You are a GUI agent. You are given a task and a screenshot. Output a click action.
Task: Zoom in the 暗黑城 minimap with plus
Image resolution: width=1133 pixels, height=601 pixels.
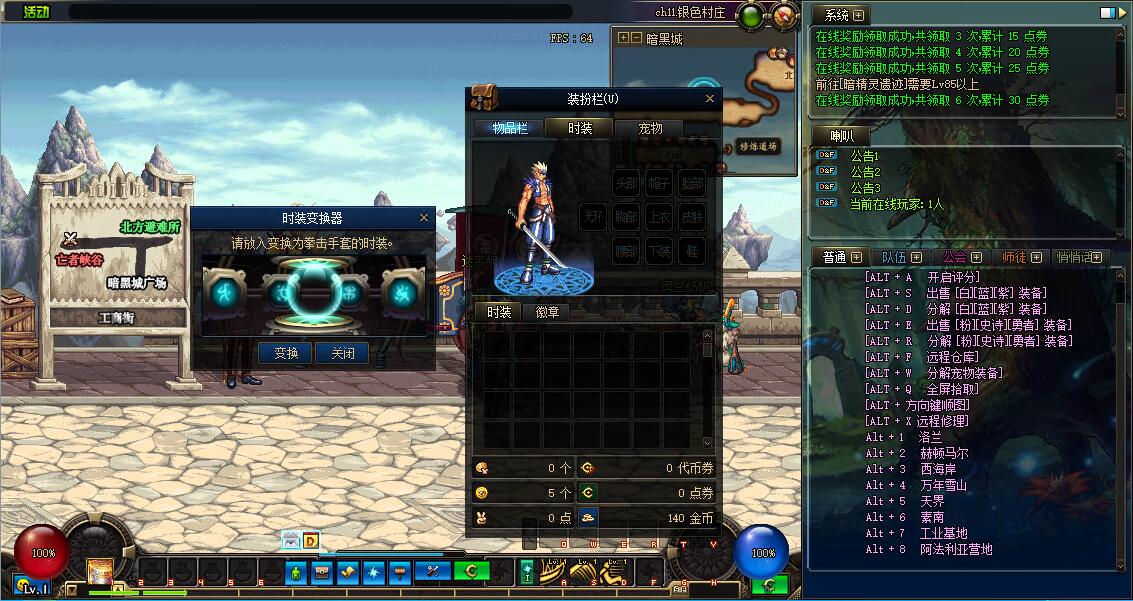(x=624, y=38)
